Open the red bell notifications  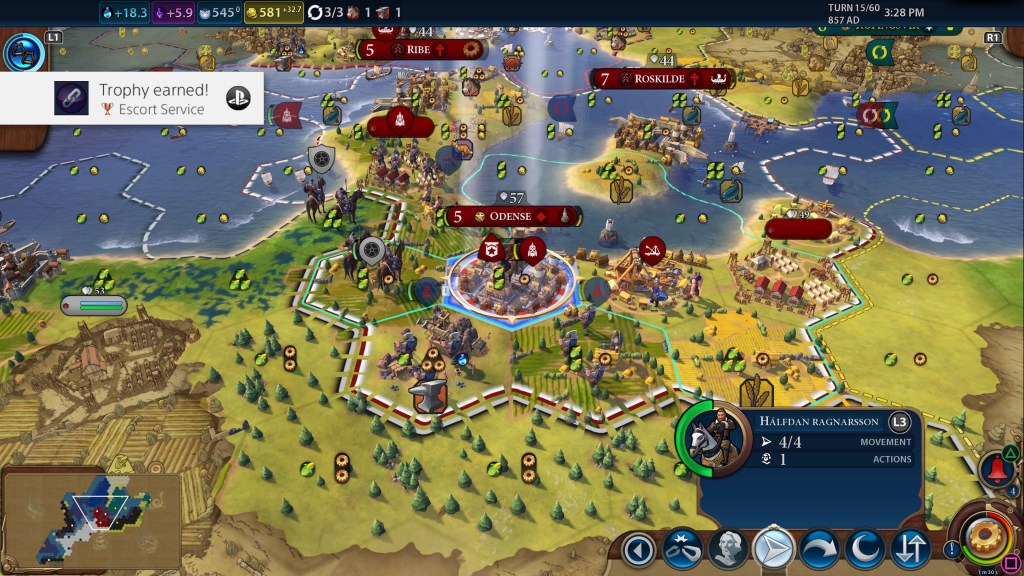[x=997, y=469]
